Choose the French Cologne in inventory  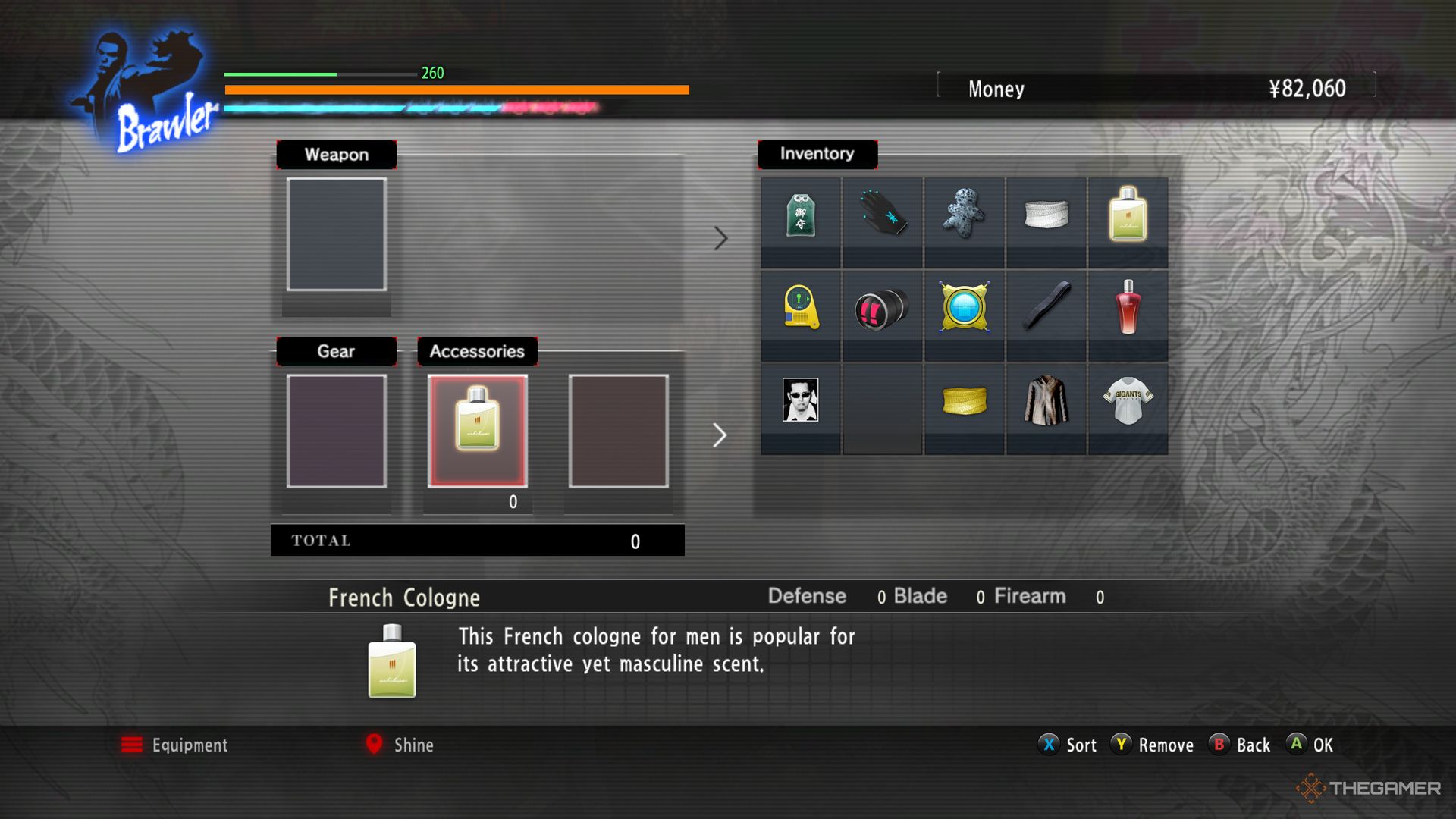pos(1128,215)
